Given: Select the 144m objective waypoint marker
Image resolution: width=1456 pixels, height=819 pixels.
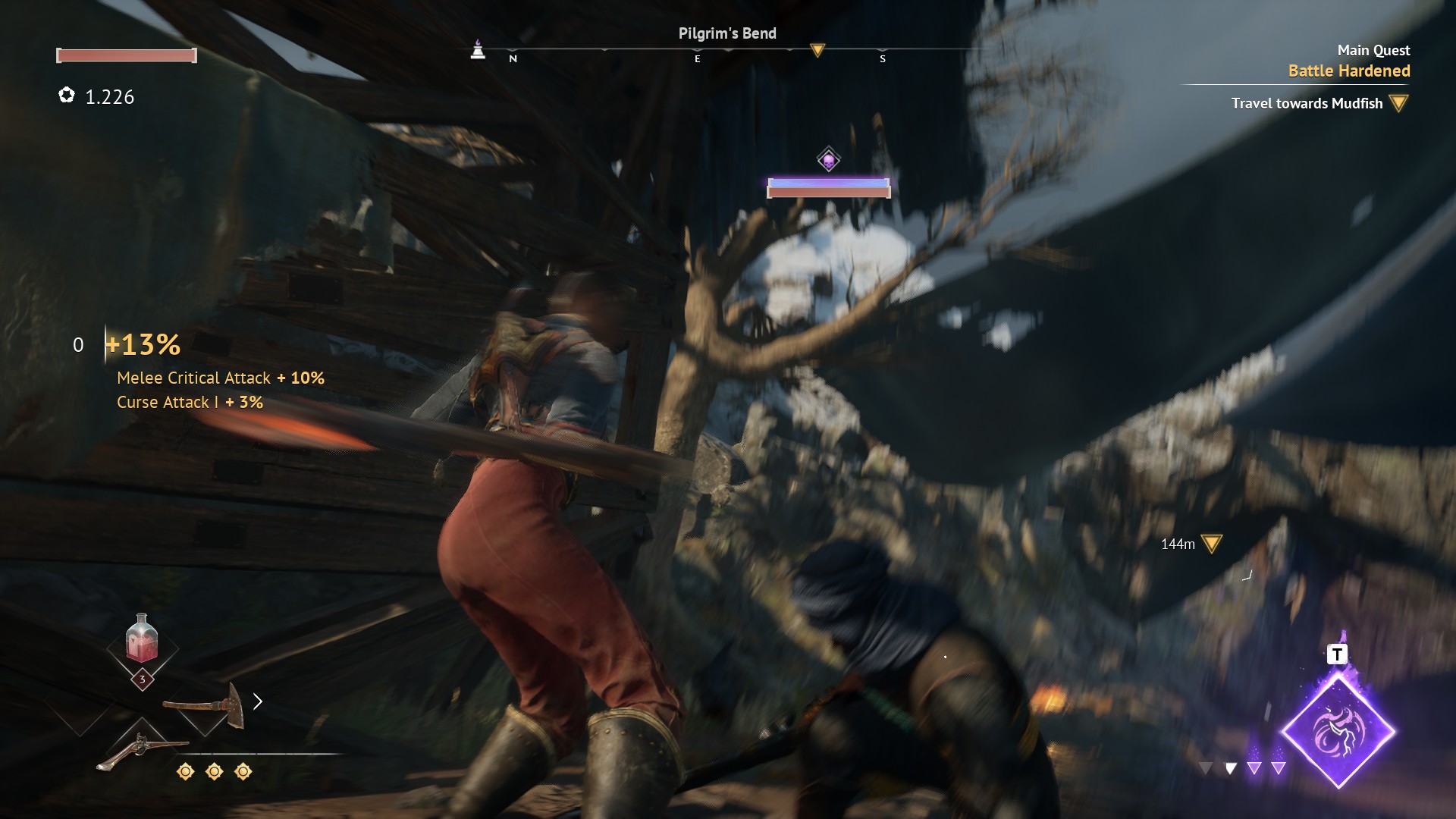Looking at the screenshot, I should coord(1211,544).
